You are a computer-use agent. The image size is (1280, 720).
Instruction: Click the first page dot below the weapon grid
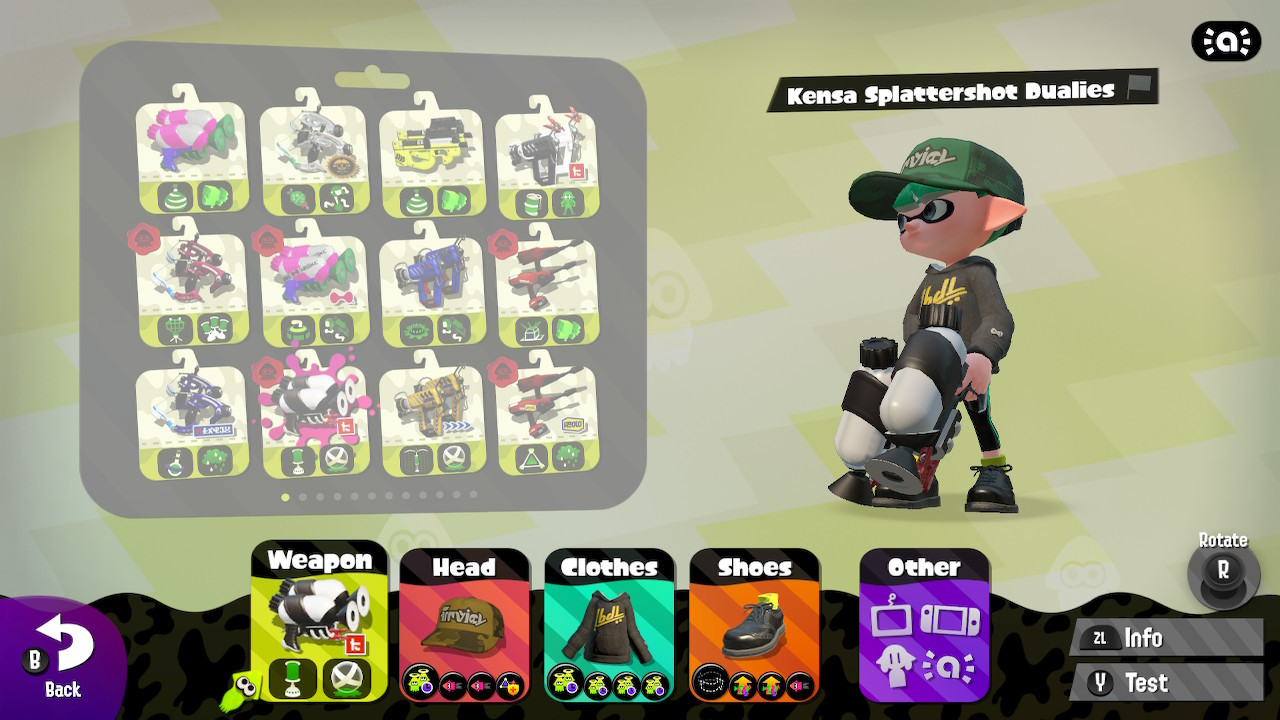coord(284,496)
